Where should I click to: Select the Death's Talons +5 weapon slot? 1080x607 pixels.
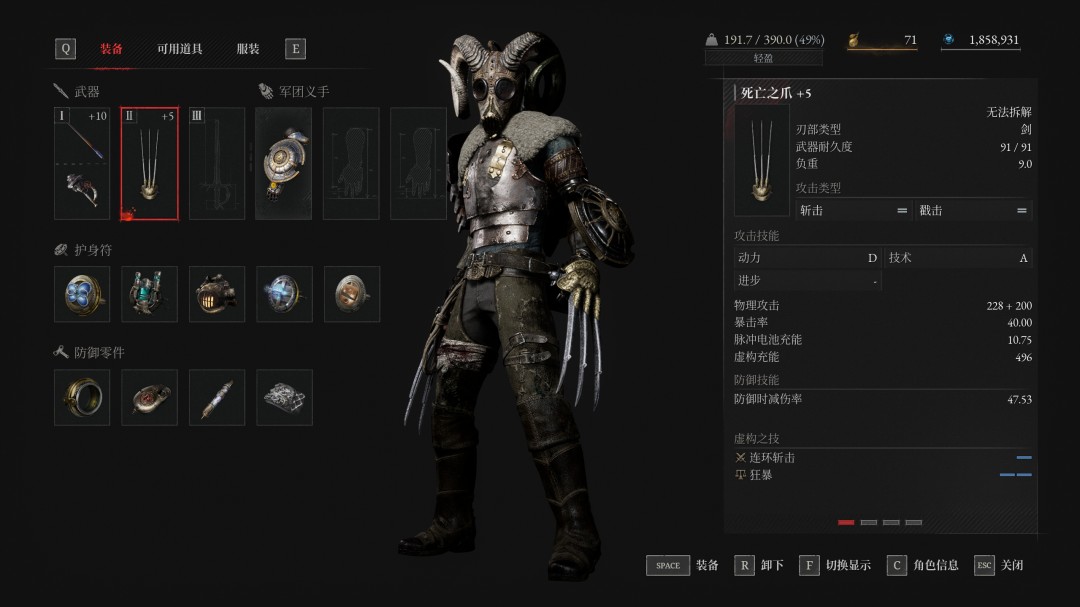coord(149,163)
